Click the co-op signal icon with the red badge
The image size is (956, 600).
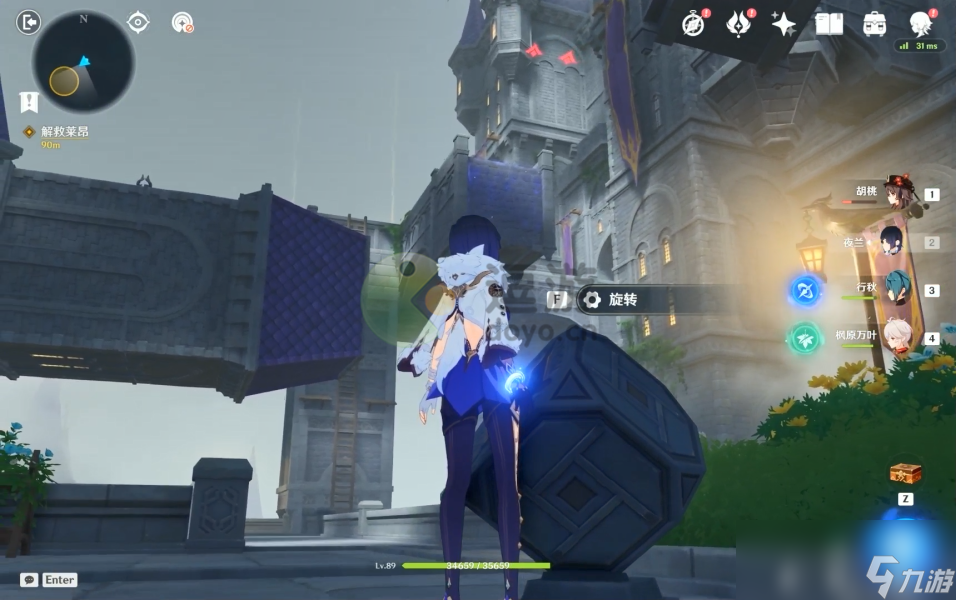click(x=181, y=22)
